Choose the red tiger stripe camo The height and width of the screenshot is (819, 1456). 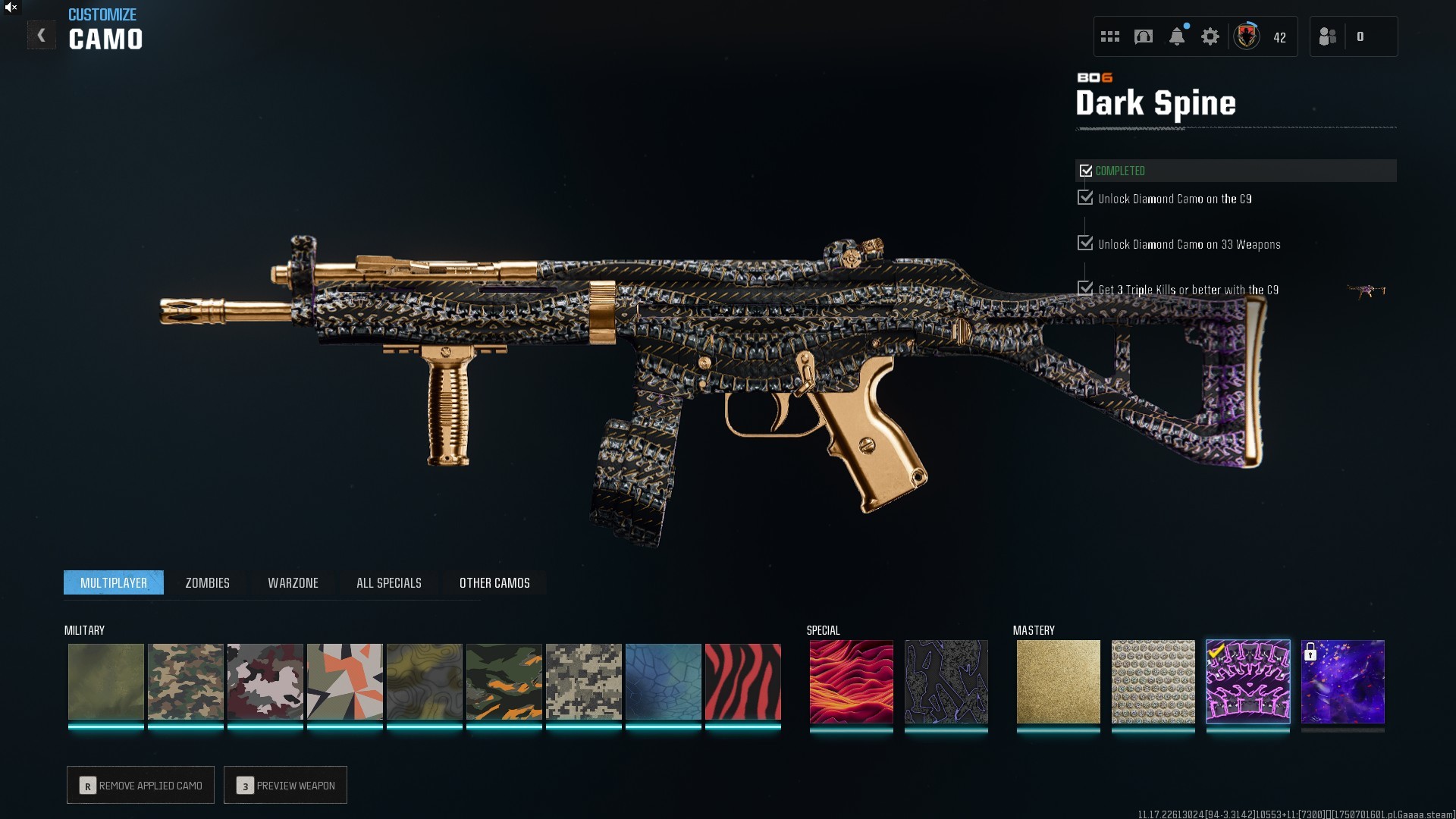tap(742, 682)
